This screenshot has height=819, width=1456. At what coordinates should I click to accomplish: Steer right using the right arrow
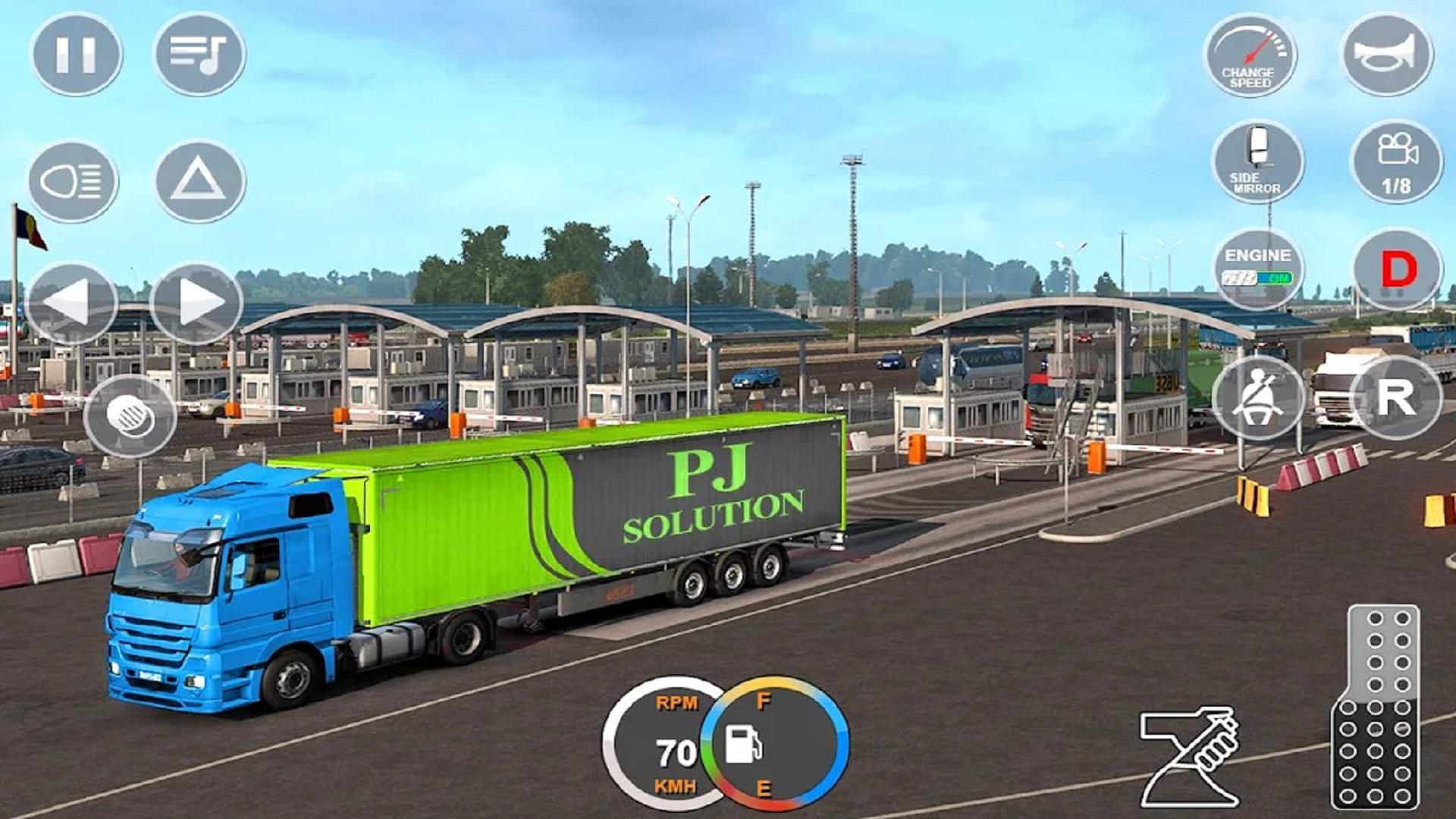pyautogui.click(x=197, y=299)
